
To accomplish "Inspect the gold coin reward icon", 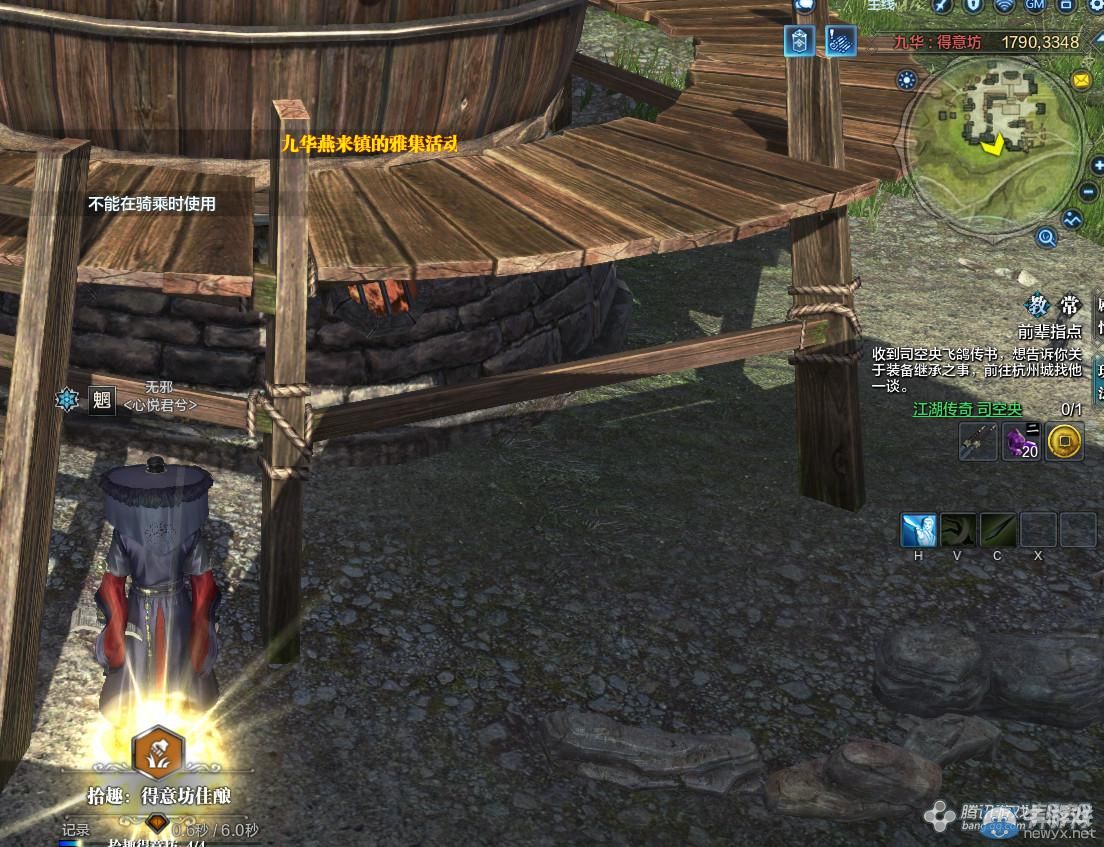I will tap(1065, 441).
